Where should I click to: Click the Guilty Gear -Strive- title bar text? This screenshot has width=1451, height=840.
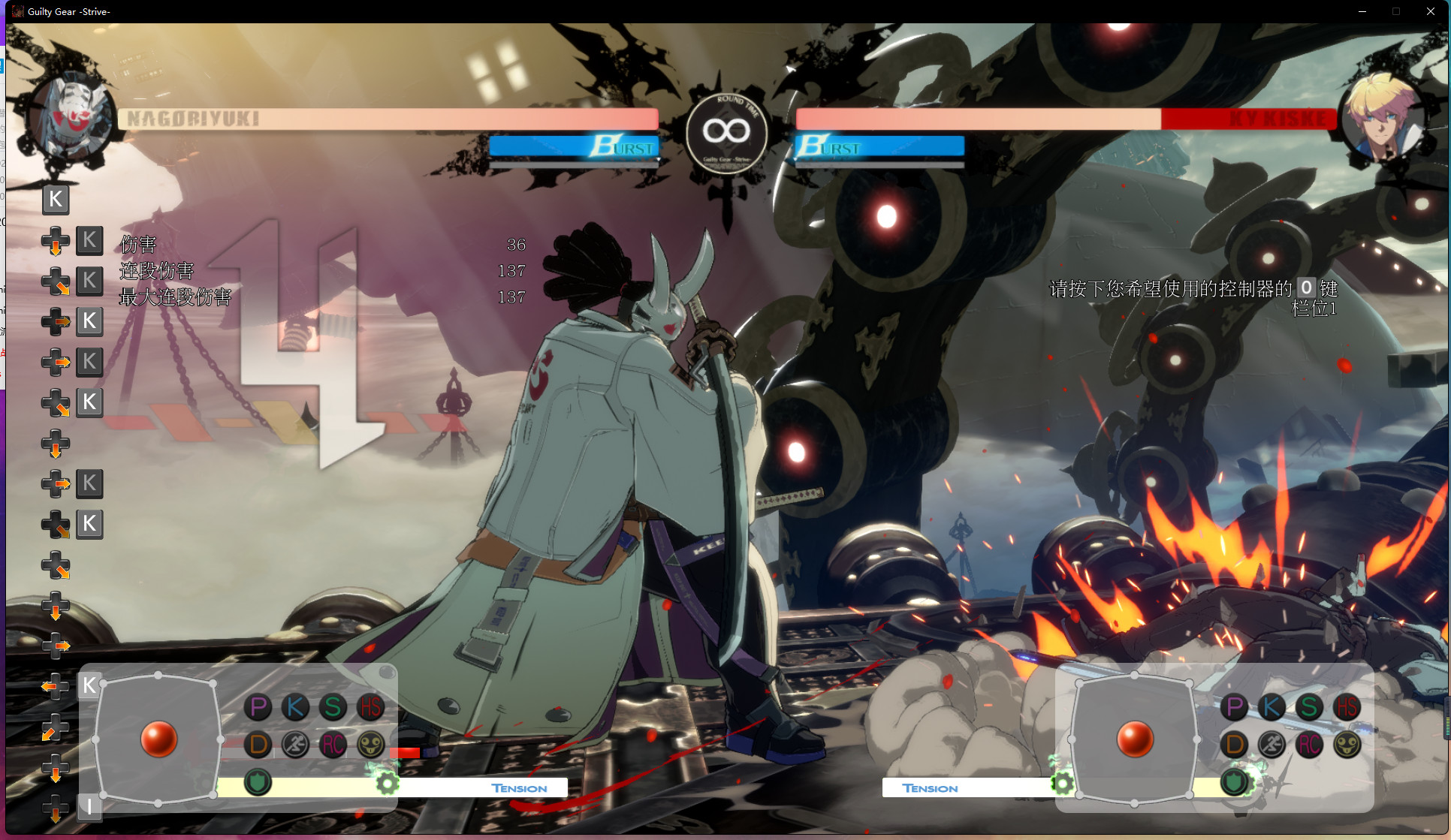pyautogui.click(x=68, y=11)
